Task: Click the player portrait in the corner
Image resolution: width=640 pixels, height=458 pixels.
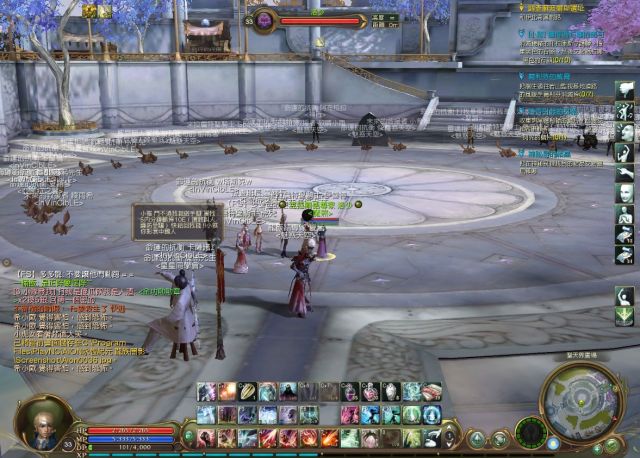Action: (x=44, y=421)
